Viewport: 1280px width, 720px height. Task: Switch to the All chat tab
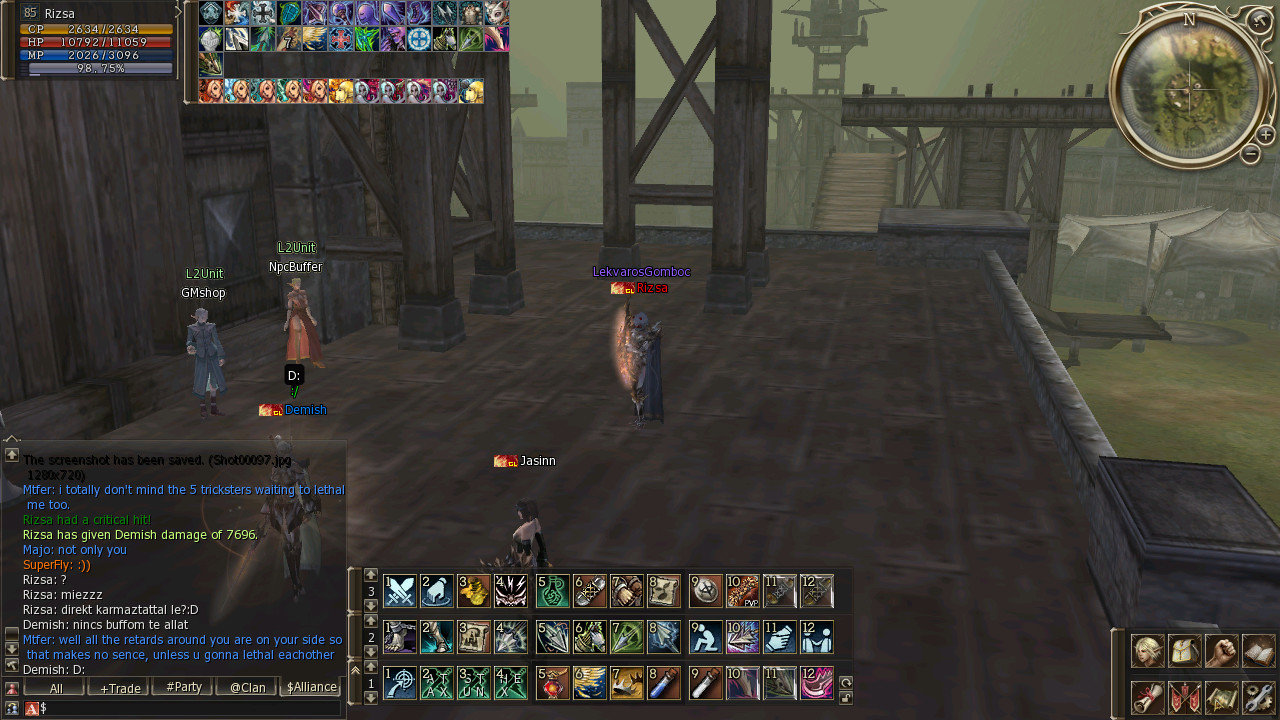pos(55,688)
